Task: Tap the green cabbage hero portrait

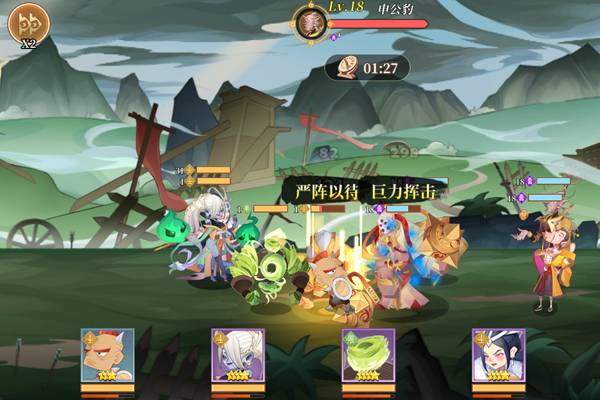Action: coord(368,355)
